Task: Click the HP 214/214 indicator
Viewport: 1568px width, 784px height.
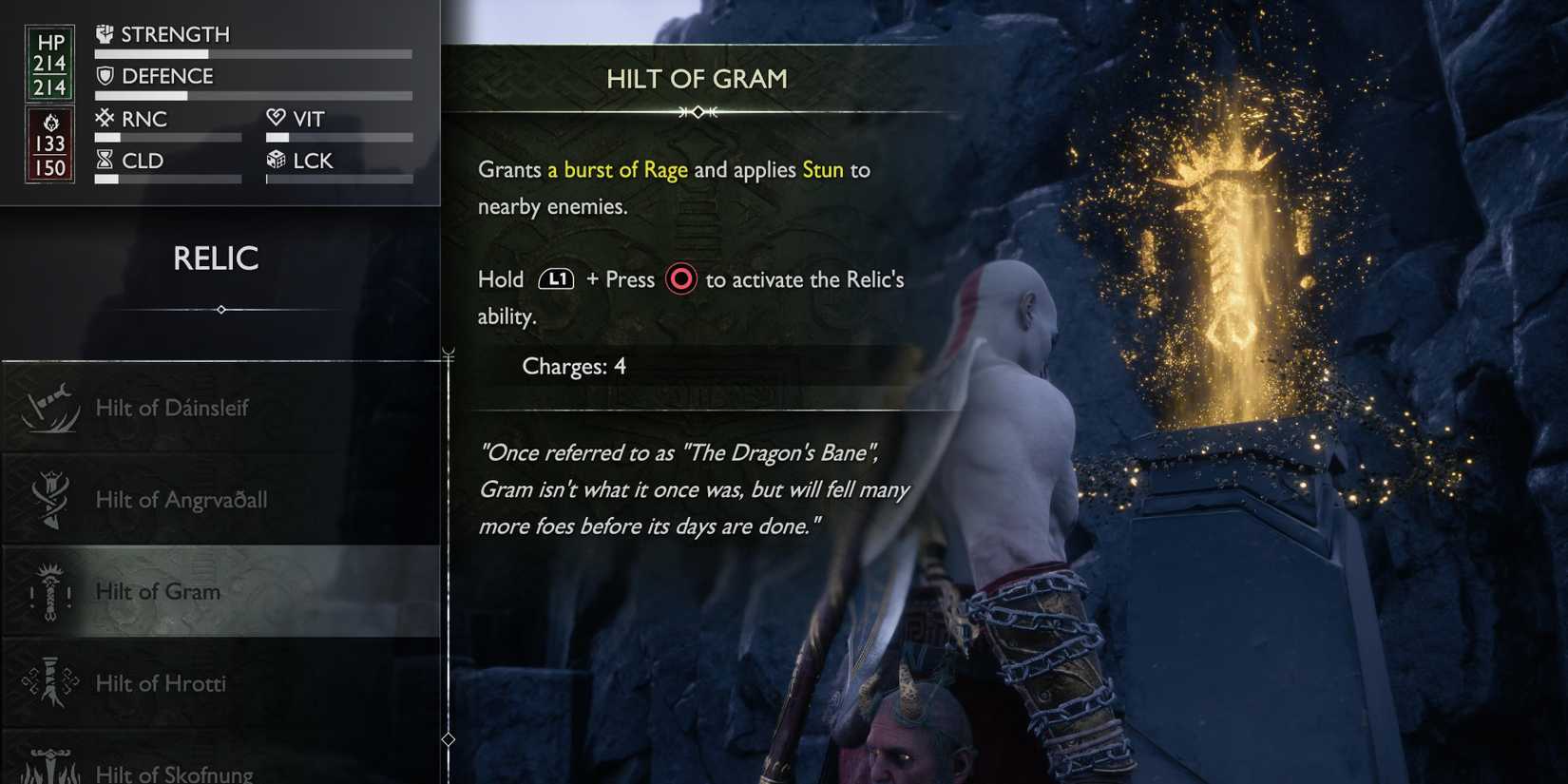Action: pyautogui.click(x=48, y=63)
